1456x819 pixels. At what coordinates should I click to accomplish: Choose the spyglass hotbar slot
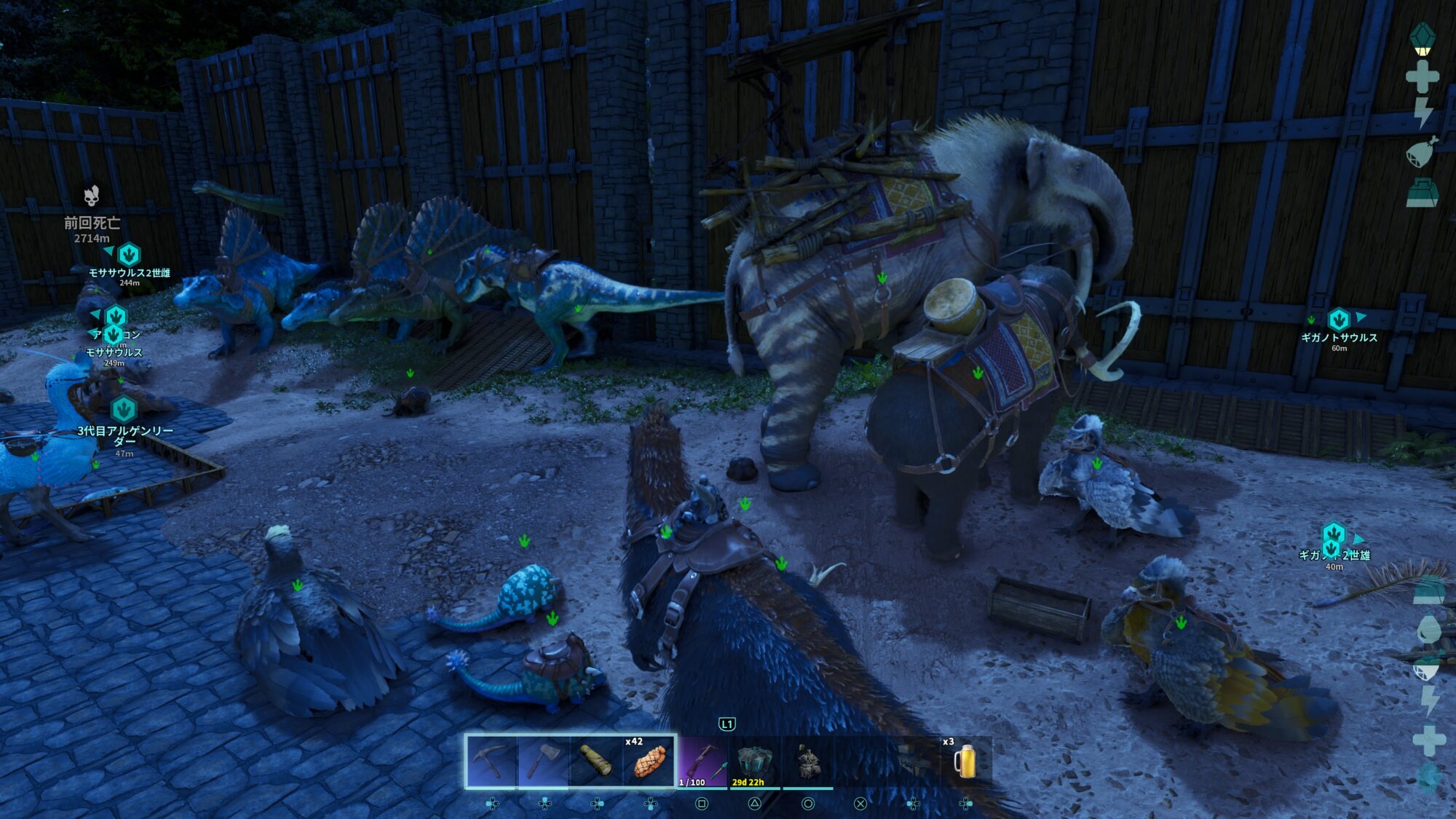pos(596,761)
